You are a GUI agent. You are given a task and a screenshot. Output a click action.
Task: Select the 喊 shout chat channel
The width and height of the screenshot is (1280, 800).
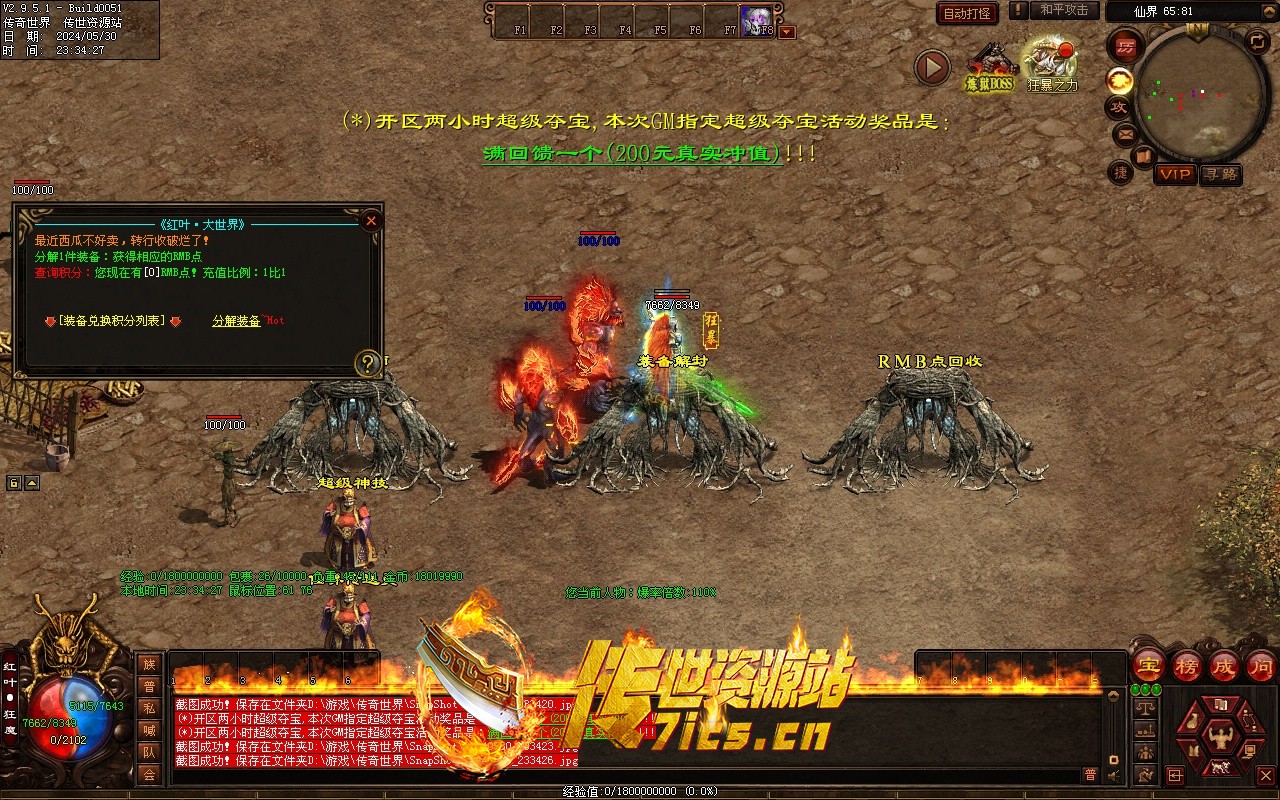(149, 730)
